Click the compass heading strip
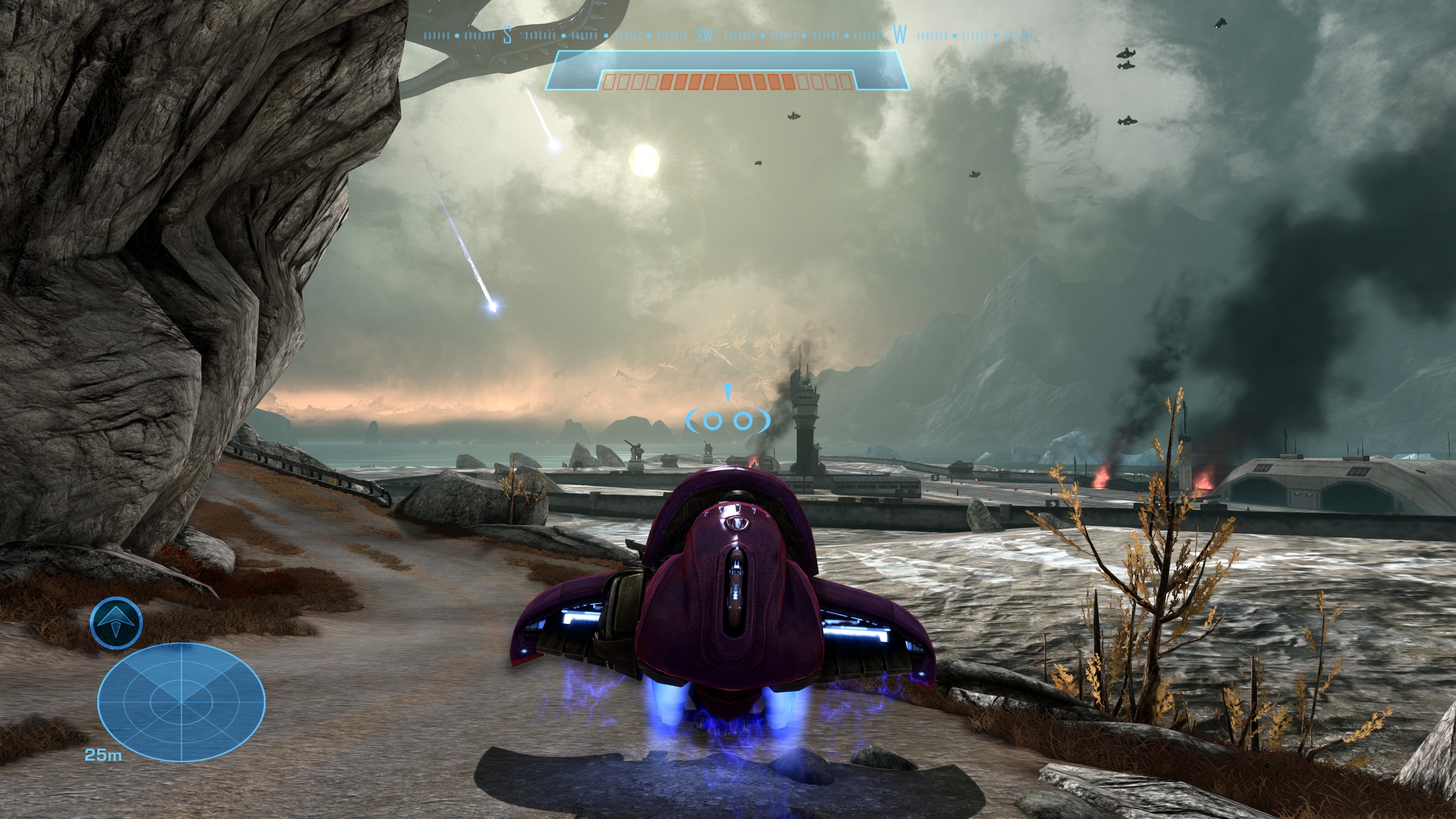Image resolution: width=1456 pixels, height=819 pixels. coord(727,35)
